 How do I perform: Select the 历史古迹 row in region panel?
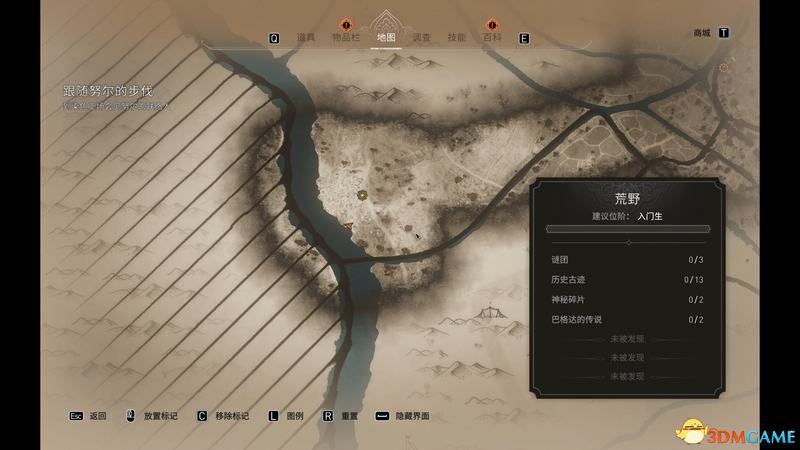point(628,280)
